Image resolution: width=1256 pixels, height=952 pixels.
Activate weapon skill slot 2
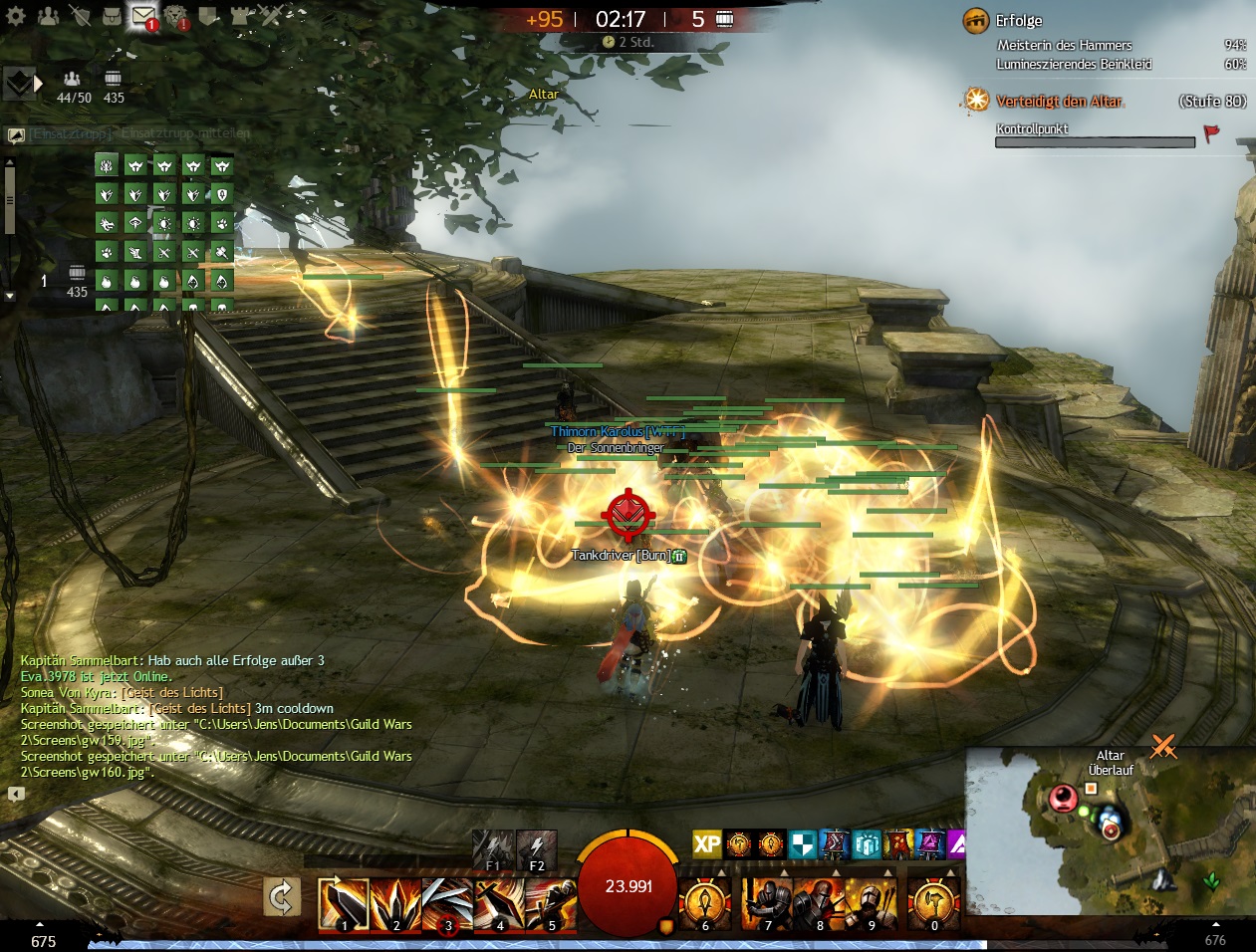(x=394, y=903)
